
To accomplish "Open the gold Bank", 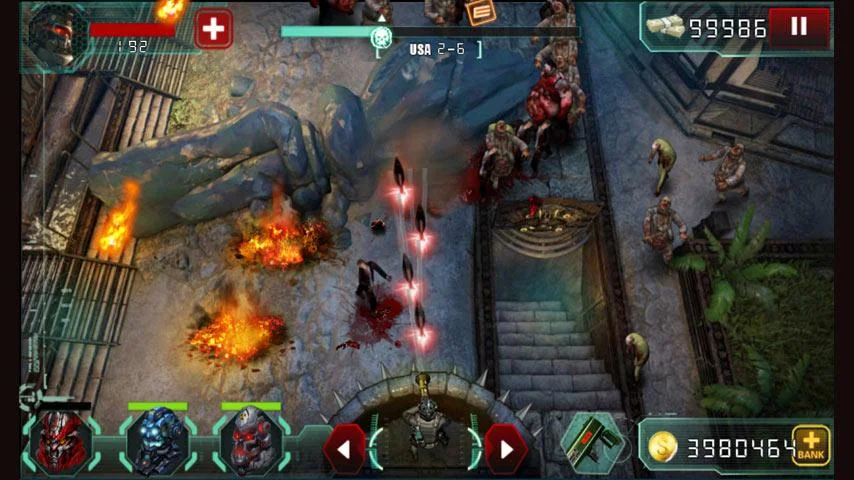I will tap(811, 446).
